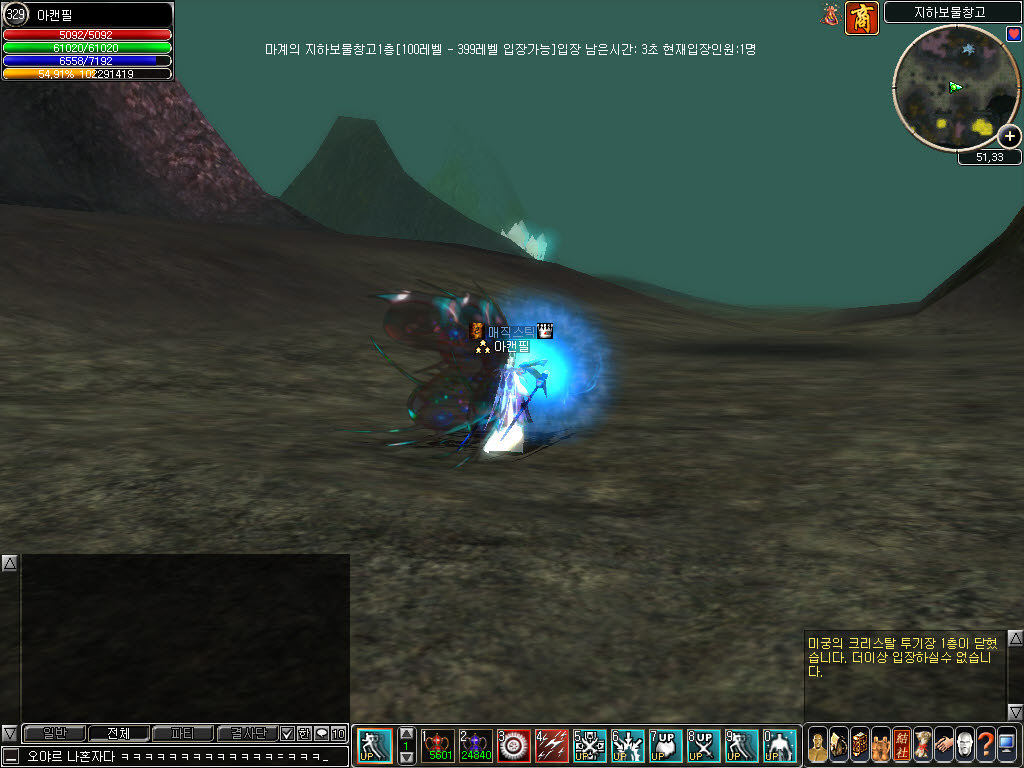This screenshot has height=768, width=1024.
Task: Click the heart icon beside the minimap
Action: pyautogui.click(x=1014, y=34)
